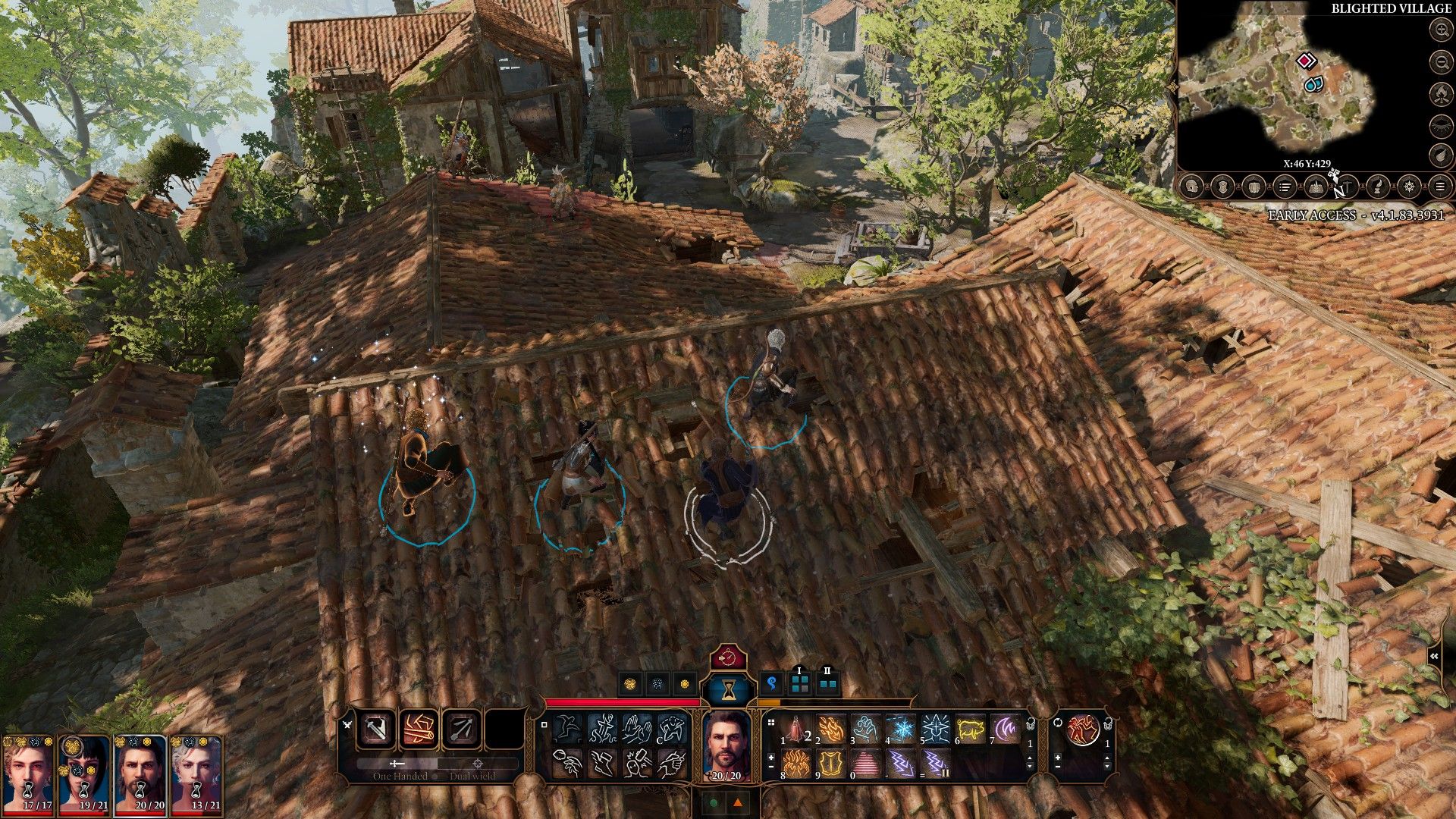The height and width of the screenshot is (819, 1456).
Task: Open the character sheet head icon below minimap
Action: (x=1191, y=186)
